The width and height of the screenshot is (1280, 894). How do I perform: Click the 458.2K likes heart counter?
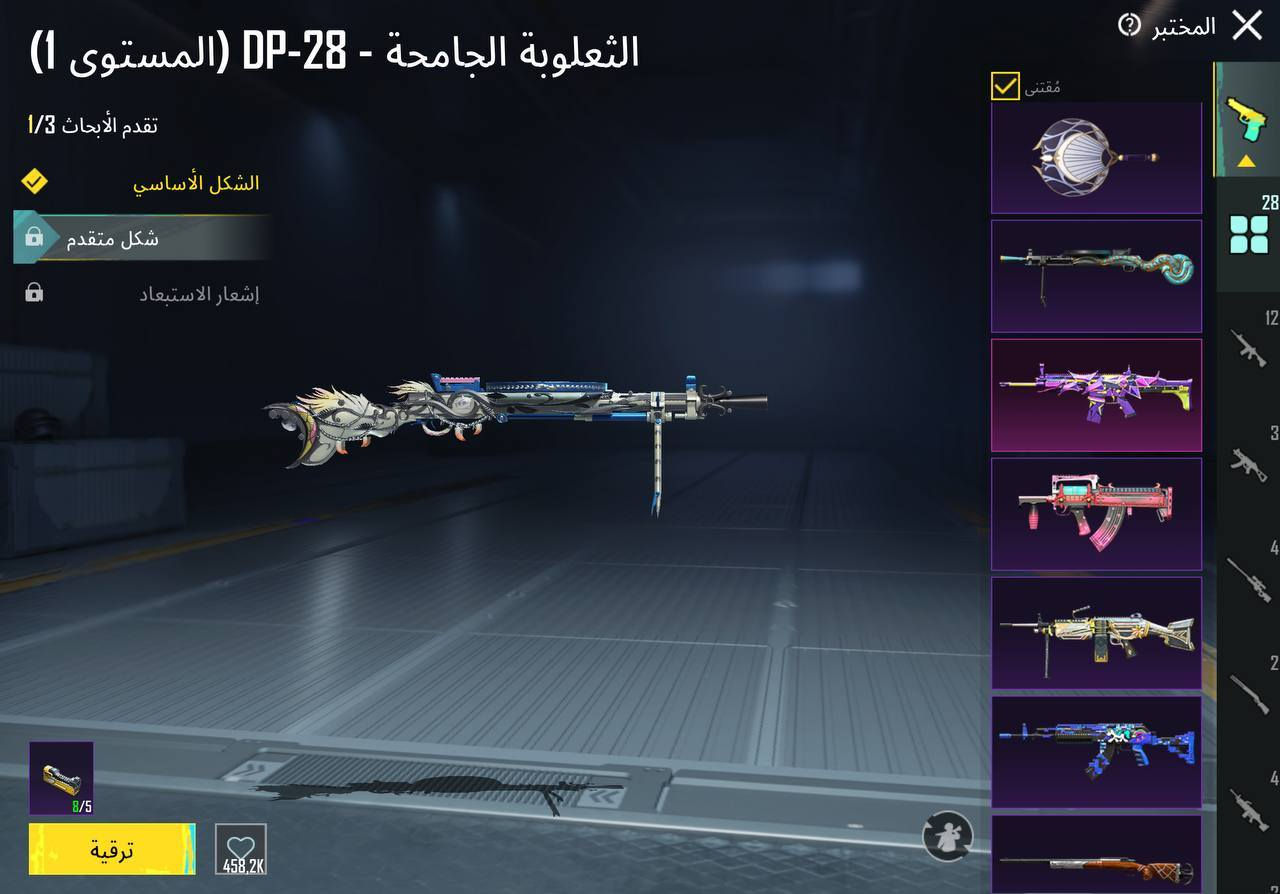click(x=239, y=850)
